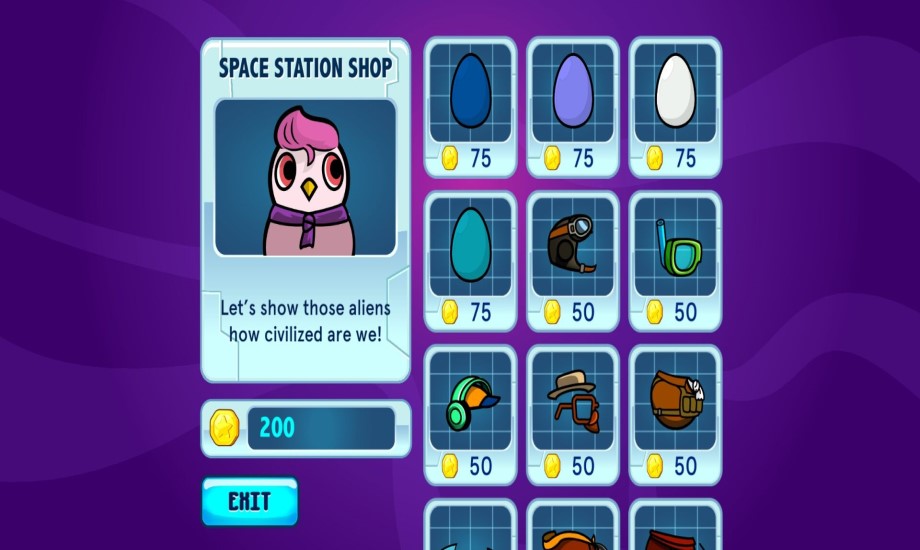Select the lavender purple egg
920x550 pixels.
pos(573,105)
